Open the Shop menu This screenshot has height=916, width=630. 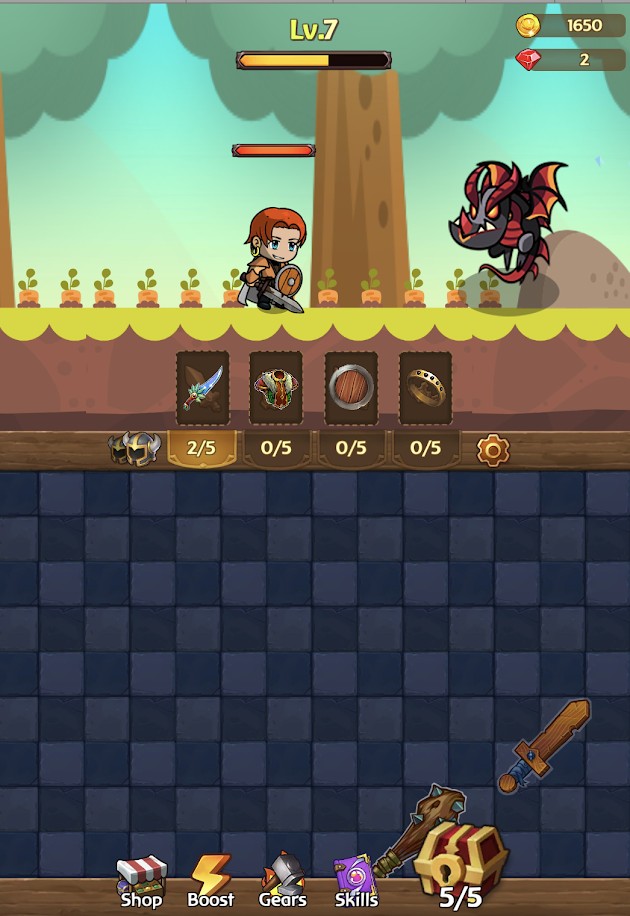[x=141, y=881]
